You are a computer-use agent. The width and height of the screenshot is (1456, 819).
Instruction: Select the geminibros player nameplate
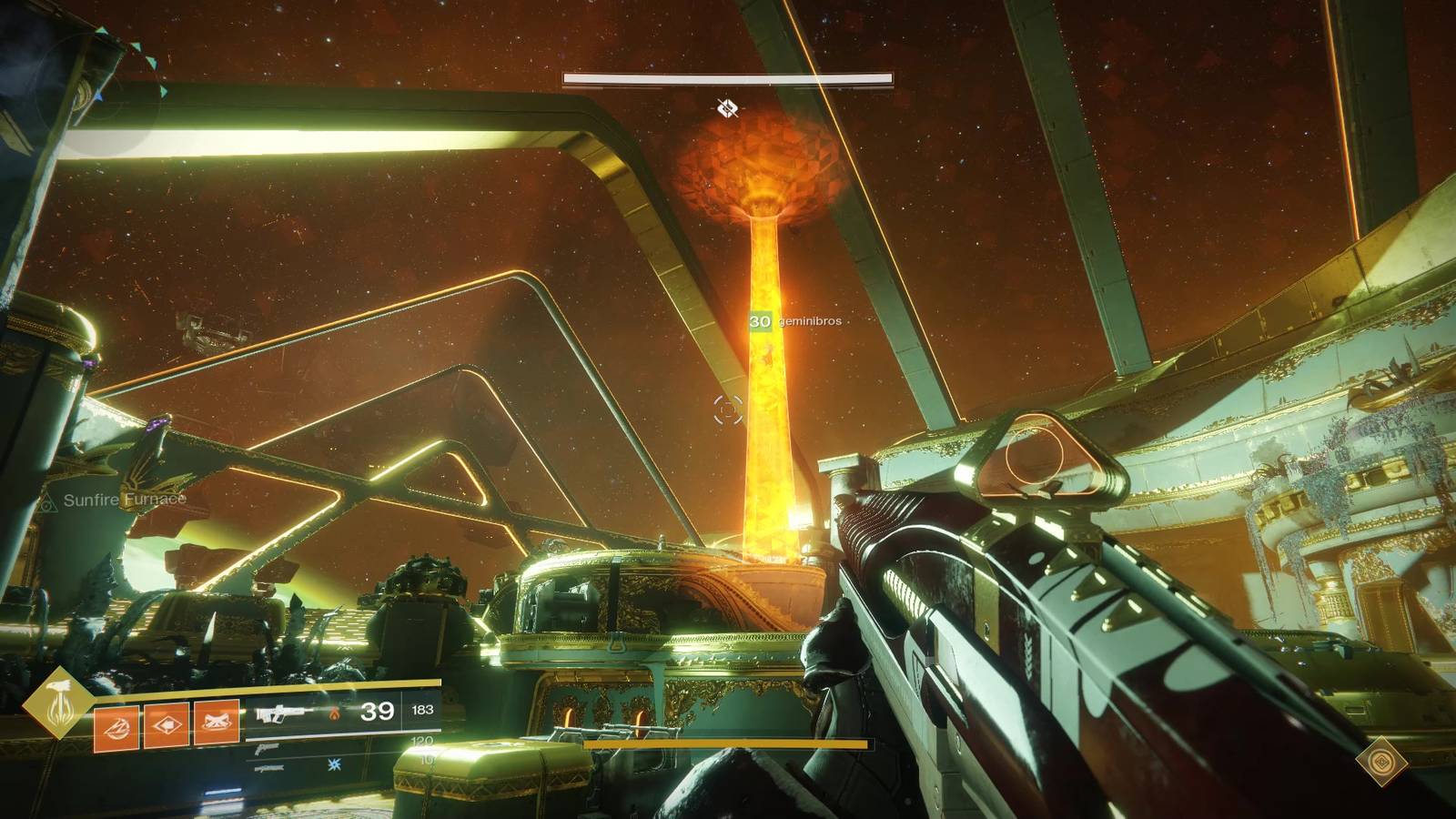(x=811, y=321)
